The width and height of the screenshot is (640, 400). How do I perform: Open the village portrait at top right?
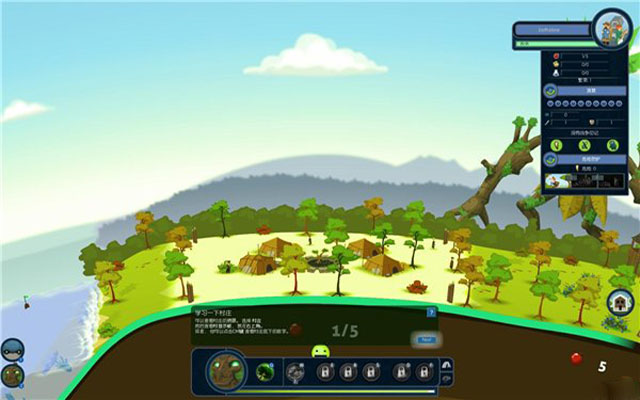point(608,28)
